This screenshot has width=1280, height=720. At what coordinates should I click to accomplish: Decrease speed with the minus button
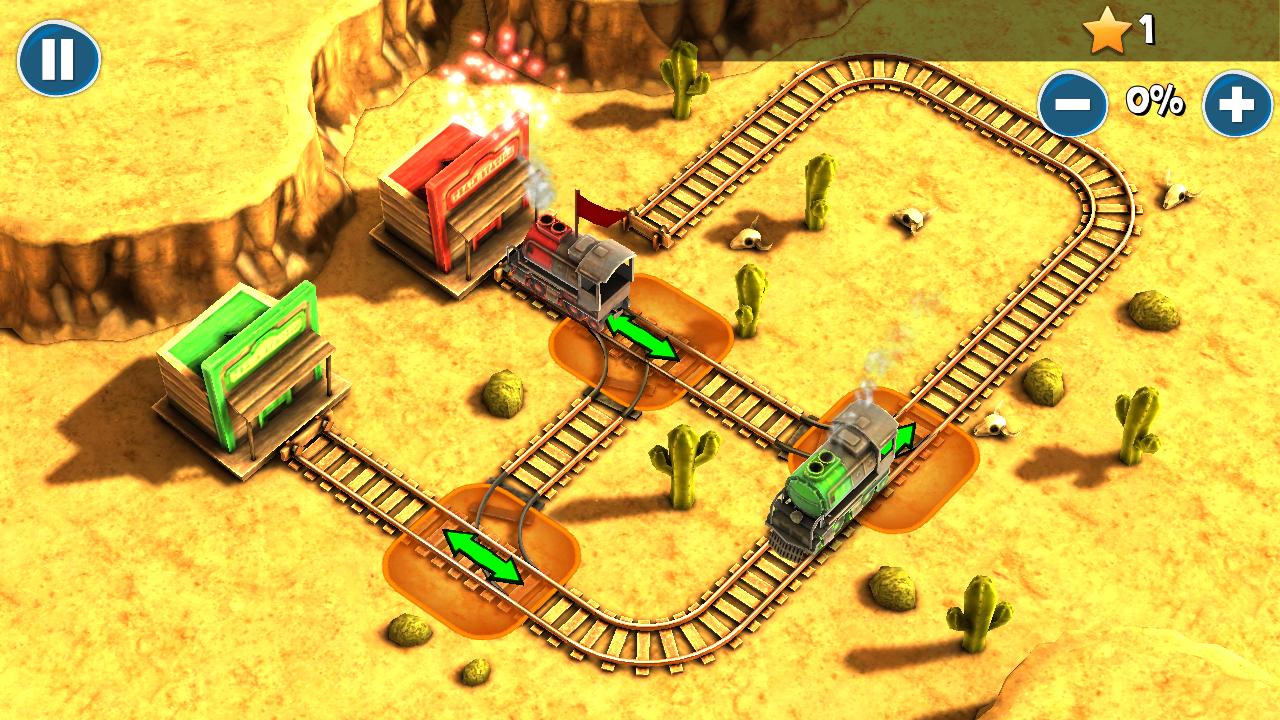coord(1073,104)
